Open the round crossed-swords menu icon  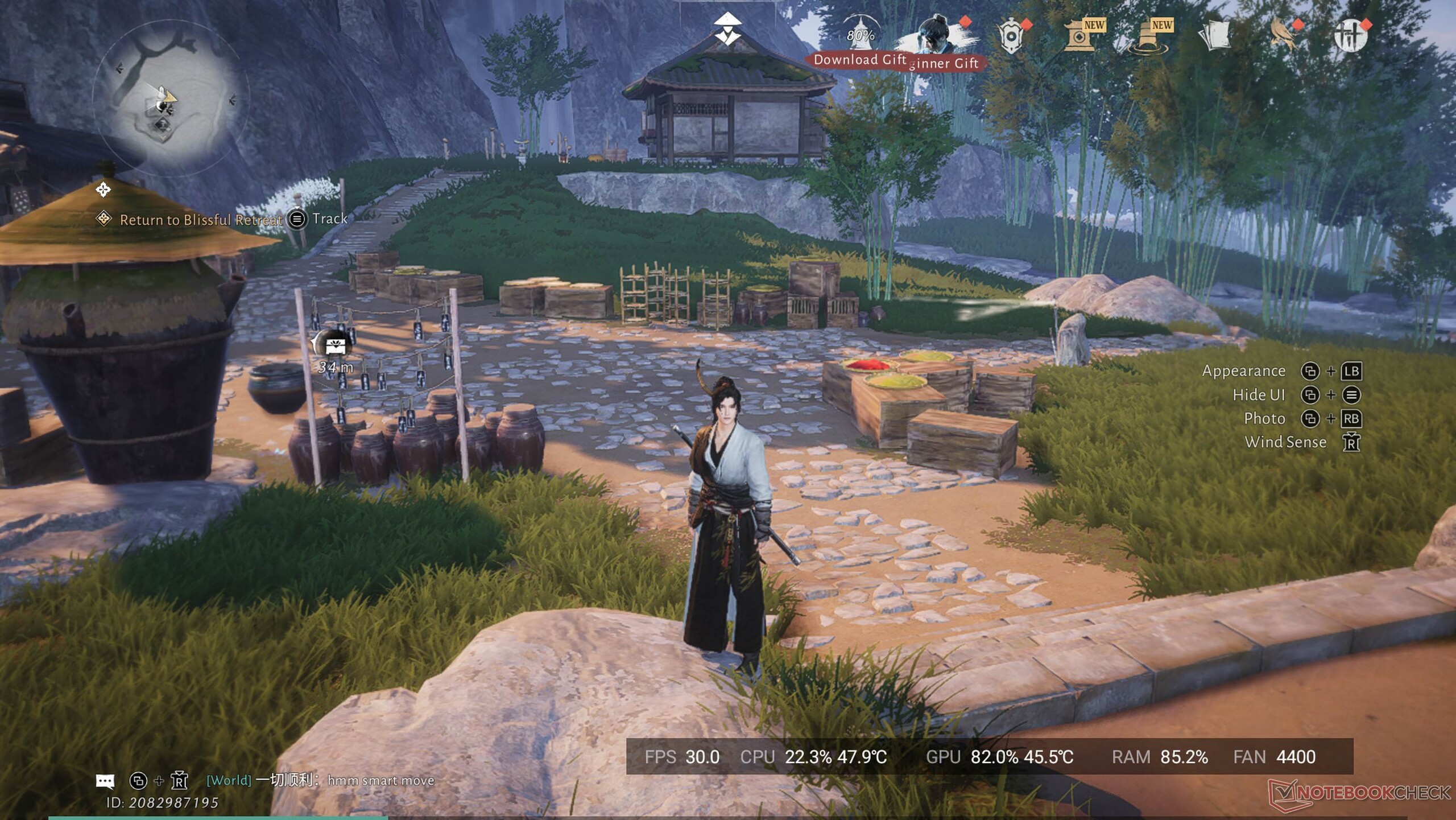pyautogui.click(x=1350, y=36)
